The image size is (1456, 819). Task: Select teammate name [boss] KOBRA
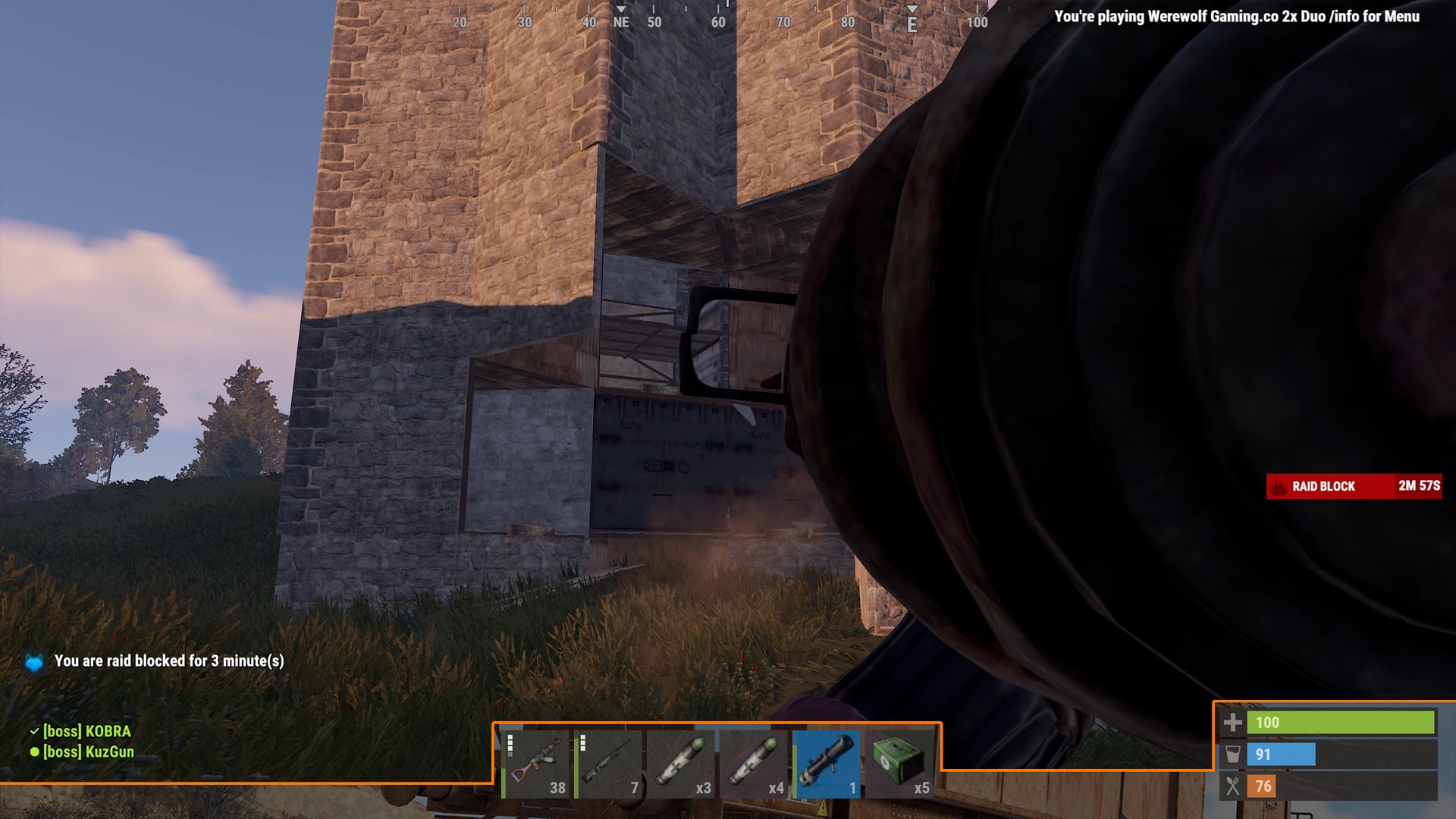[86, 733]
